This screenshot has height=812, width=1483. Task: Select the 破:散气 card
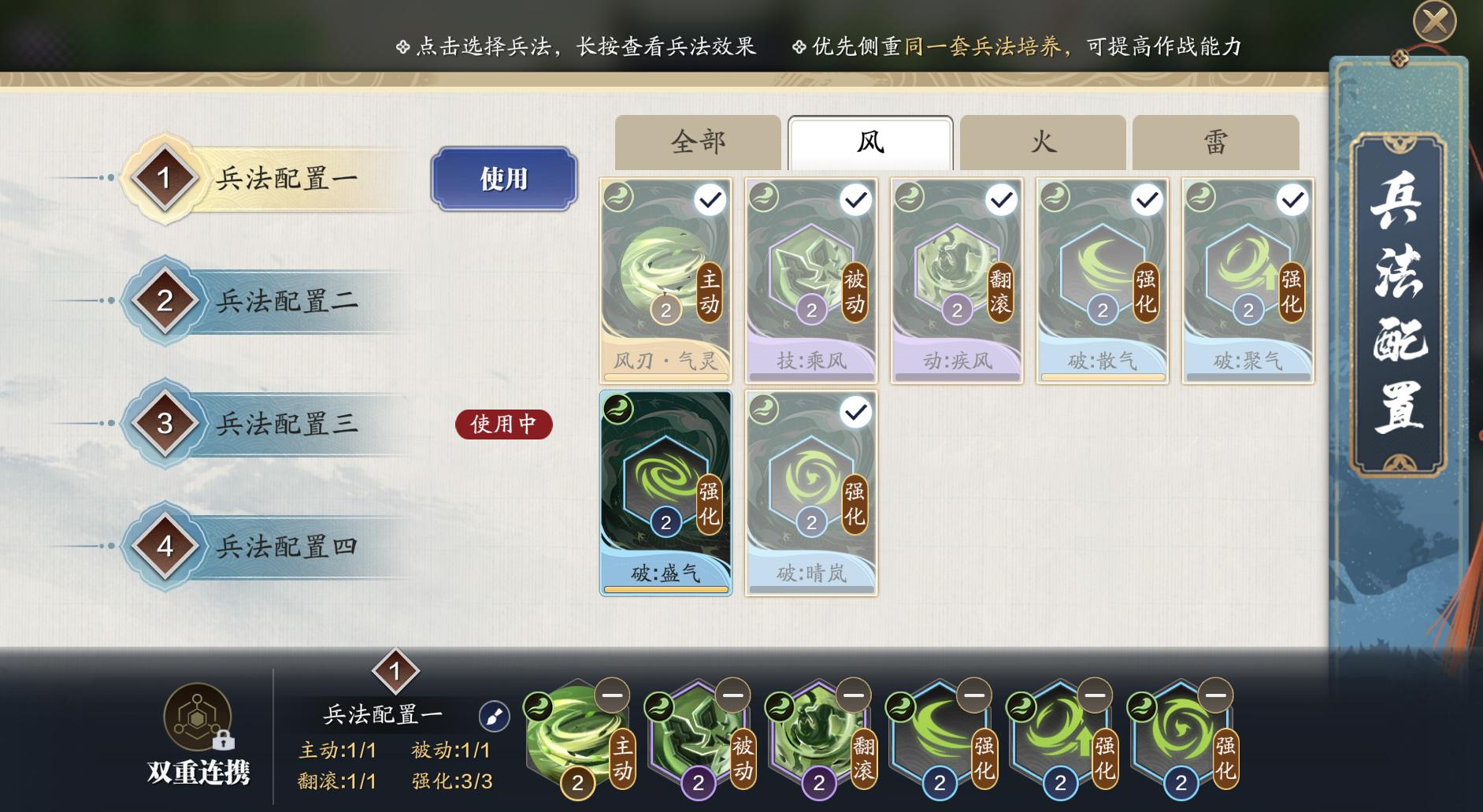(1103, 281)
